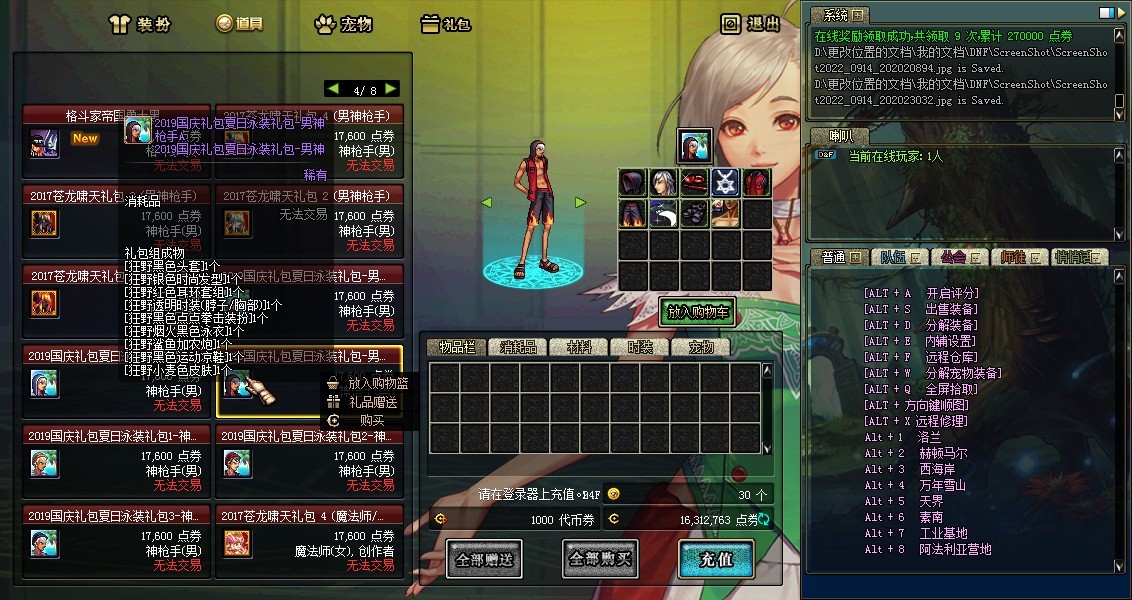This screenshot has height=600, width=1132.
Task: Open the 宠物 category at the top
Action: point(345,23)
